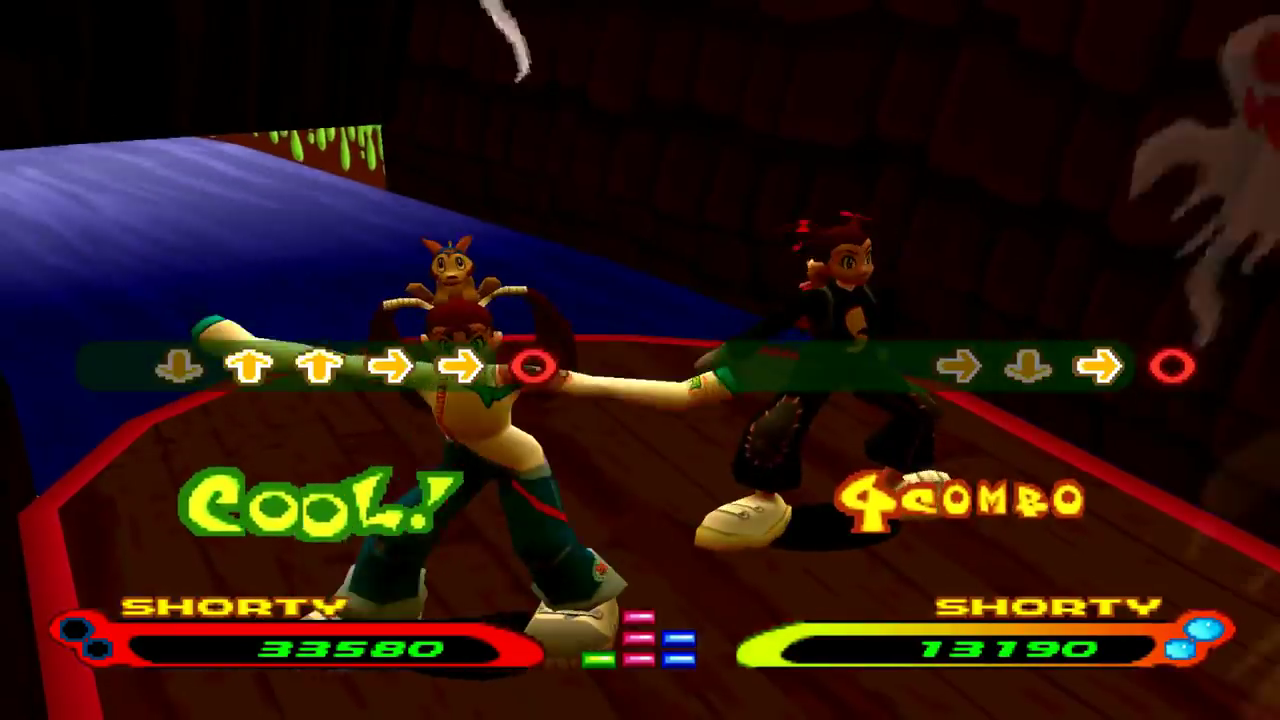
Task: Click the first up arrow icon
Action: click(248, 365)
